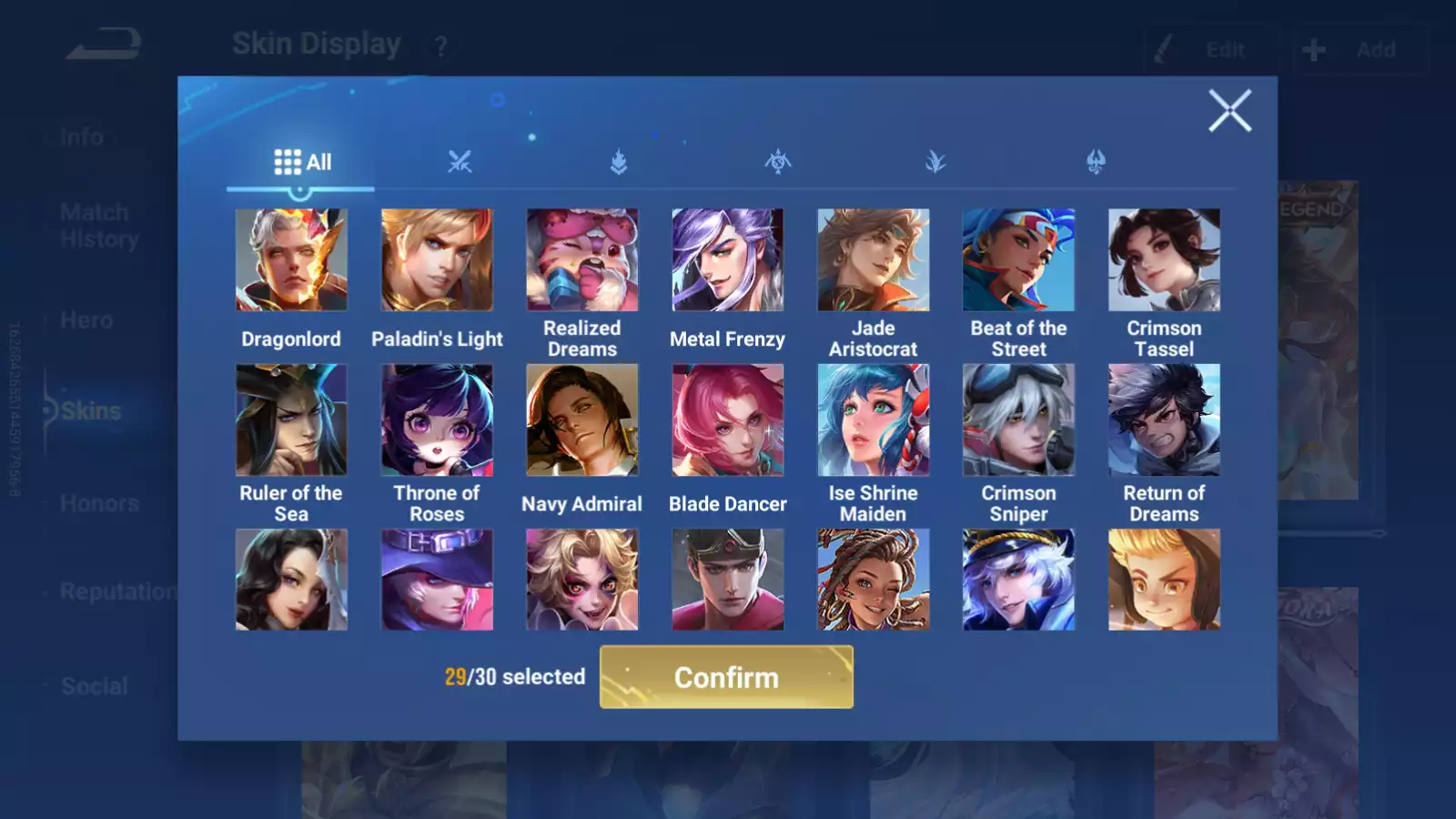The width and height of the screenshot is (1456, 819).
Task: Select the crossed swords filter icon
Action: 460,161
